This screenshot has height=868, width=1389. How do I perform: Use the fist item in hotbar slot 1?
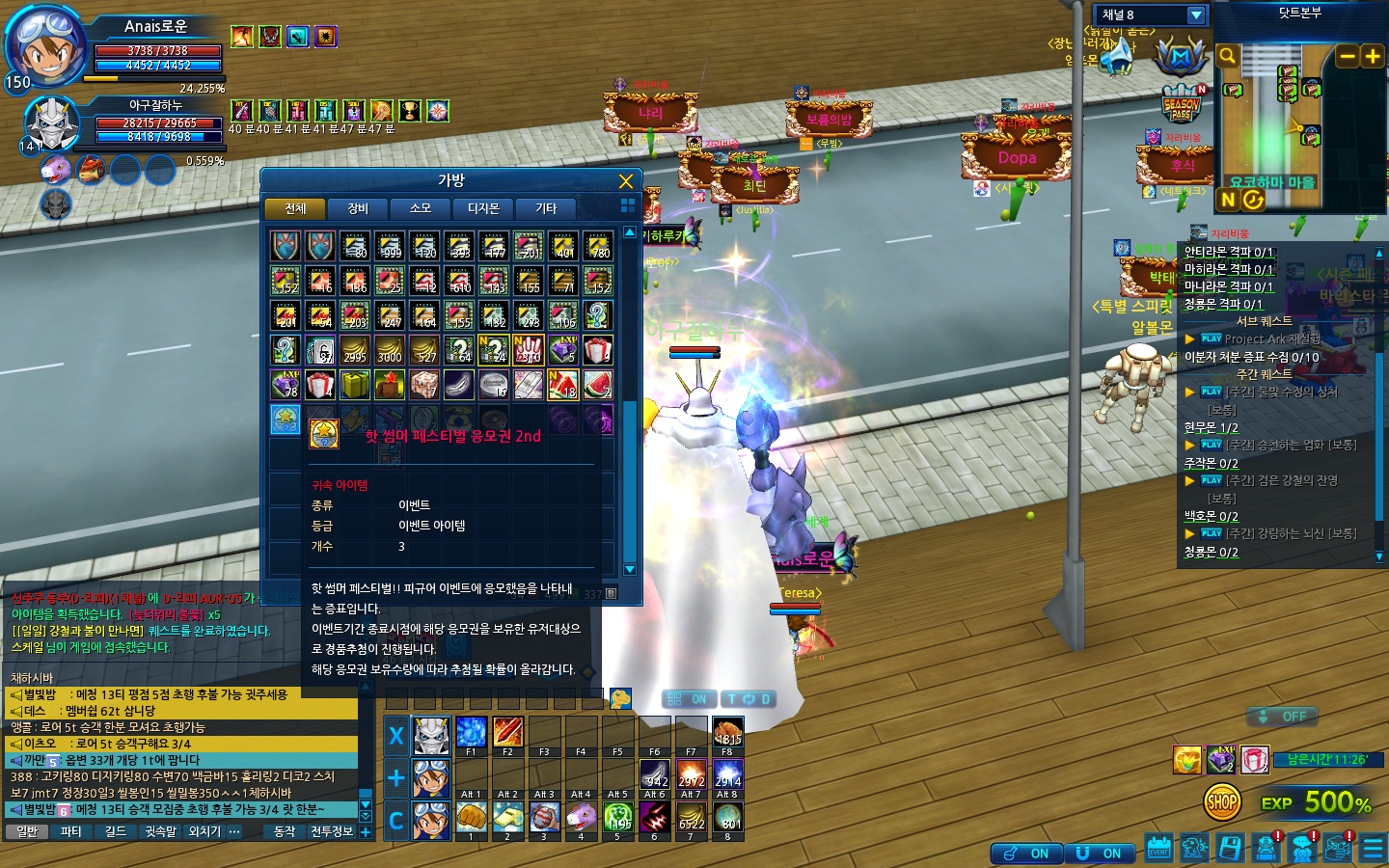coord(471,818)
